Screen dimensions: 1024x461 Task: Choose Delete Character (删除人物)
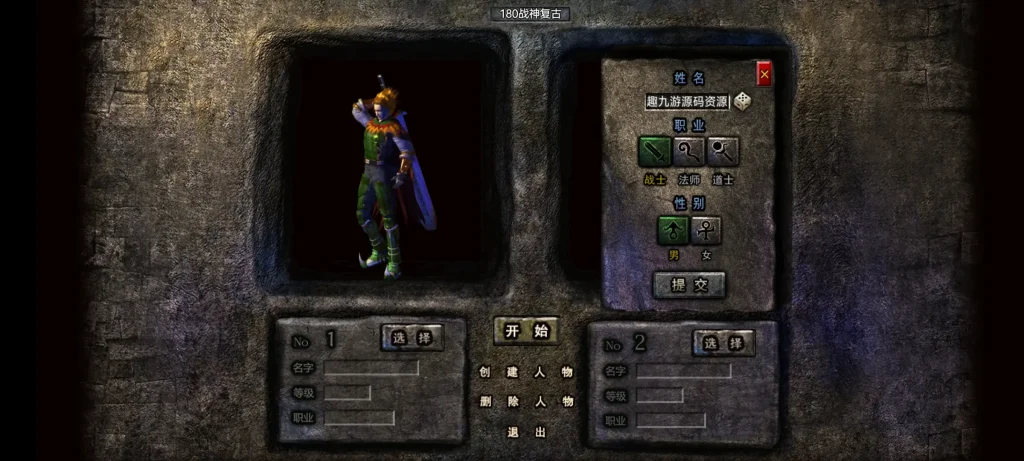(x=526, y=402)
